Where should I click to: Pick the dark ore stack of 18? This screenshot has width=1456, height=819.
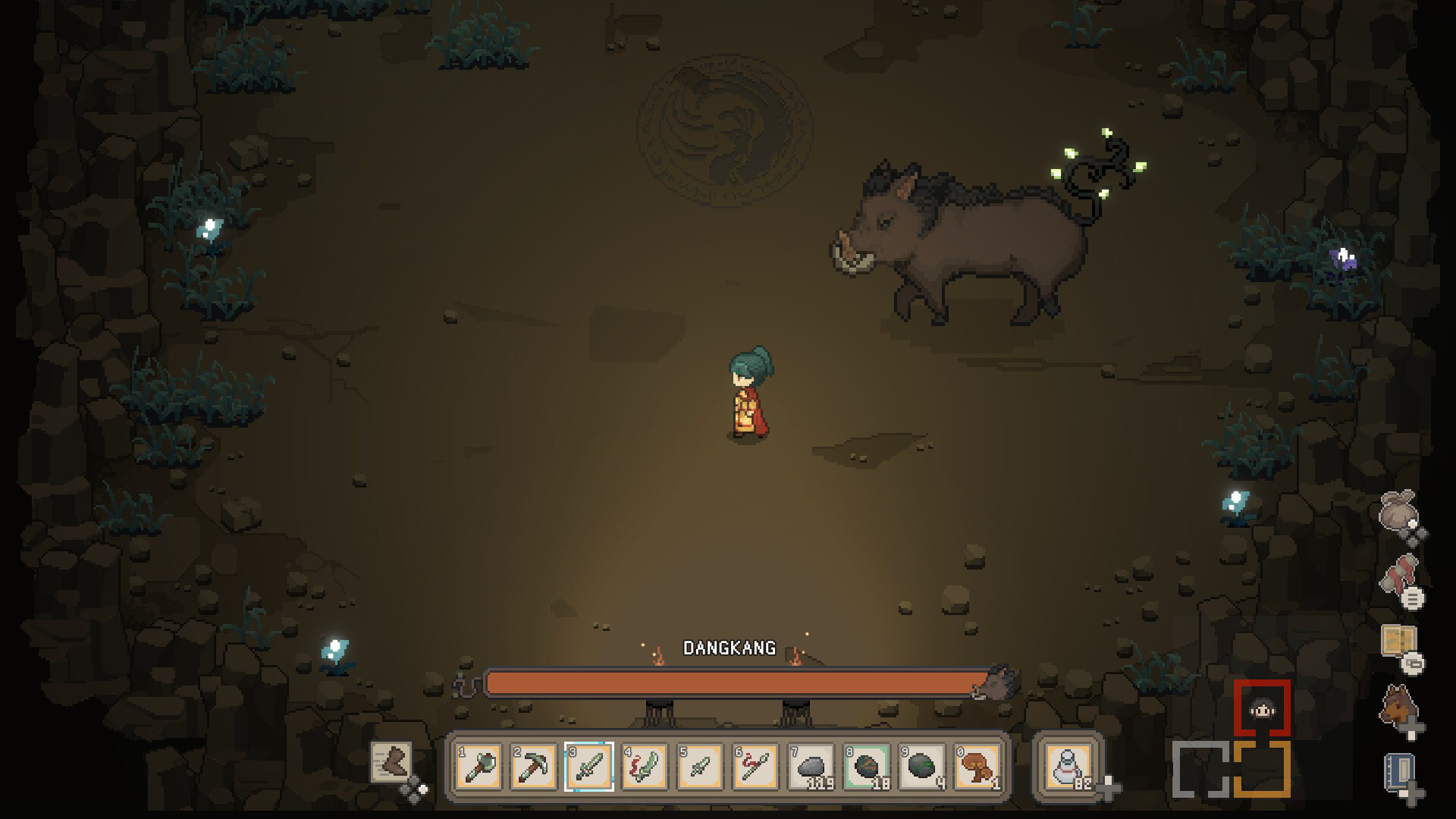point(866,766)
